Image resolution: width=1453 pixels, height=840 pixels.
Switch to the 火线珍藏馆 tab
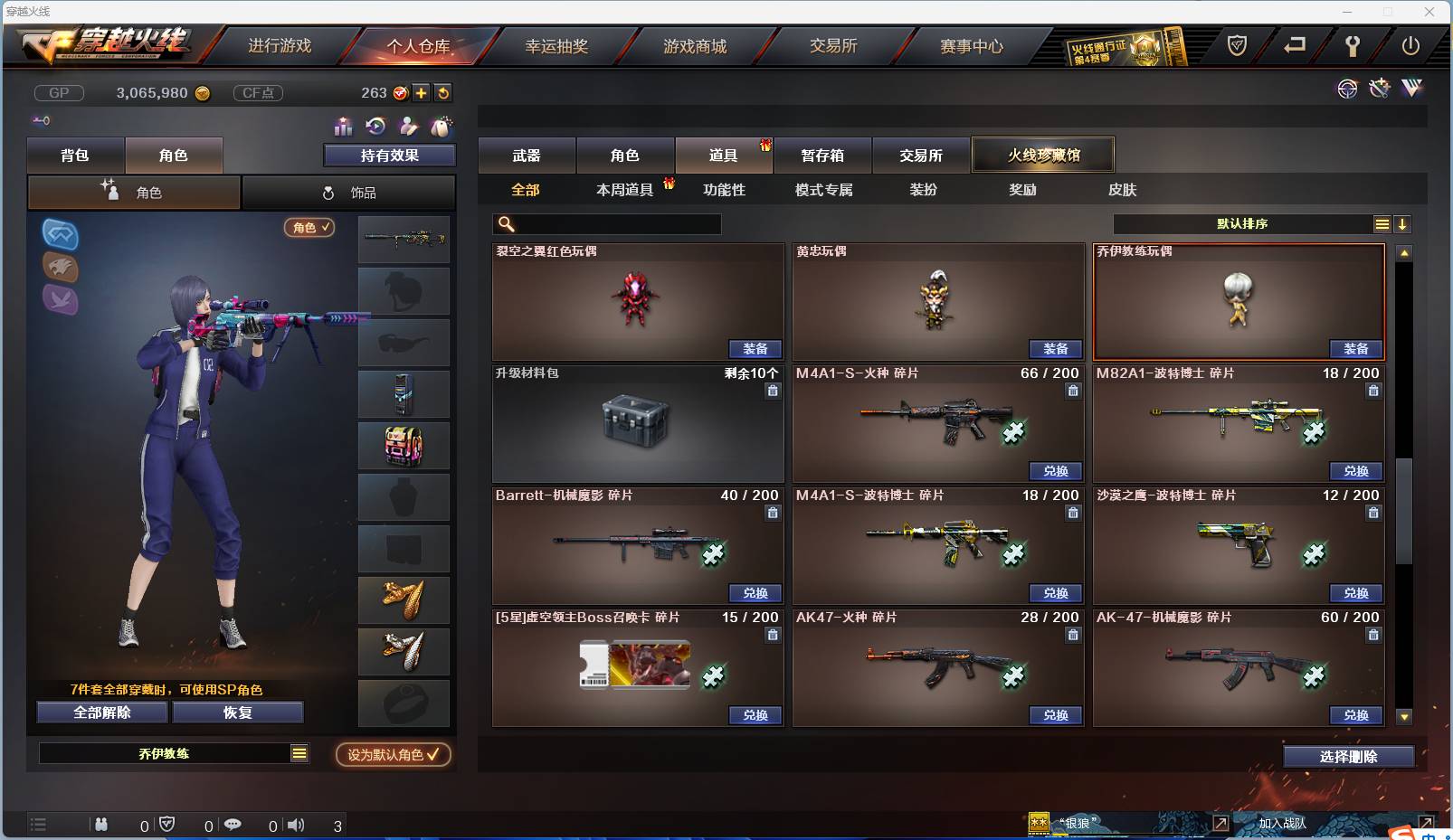click(1043, 155)
